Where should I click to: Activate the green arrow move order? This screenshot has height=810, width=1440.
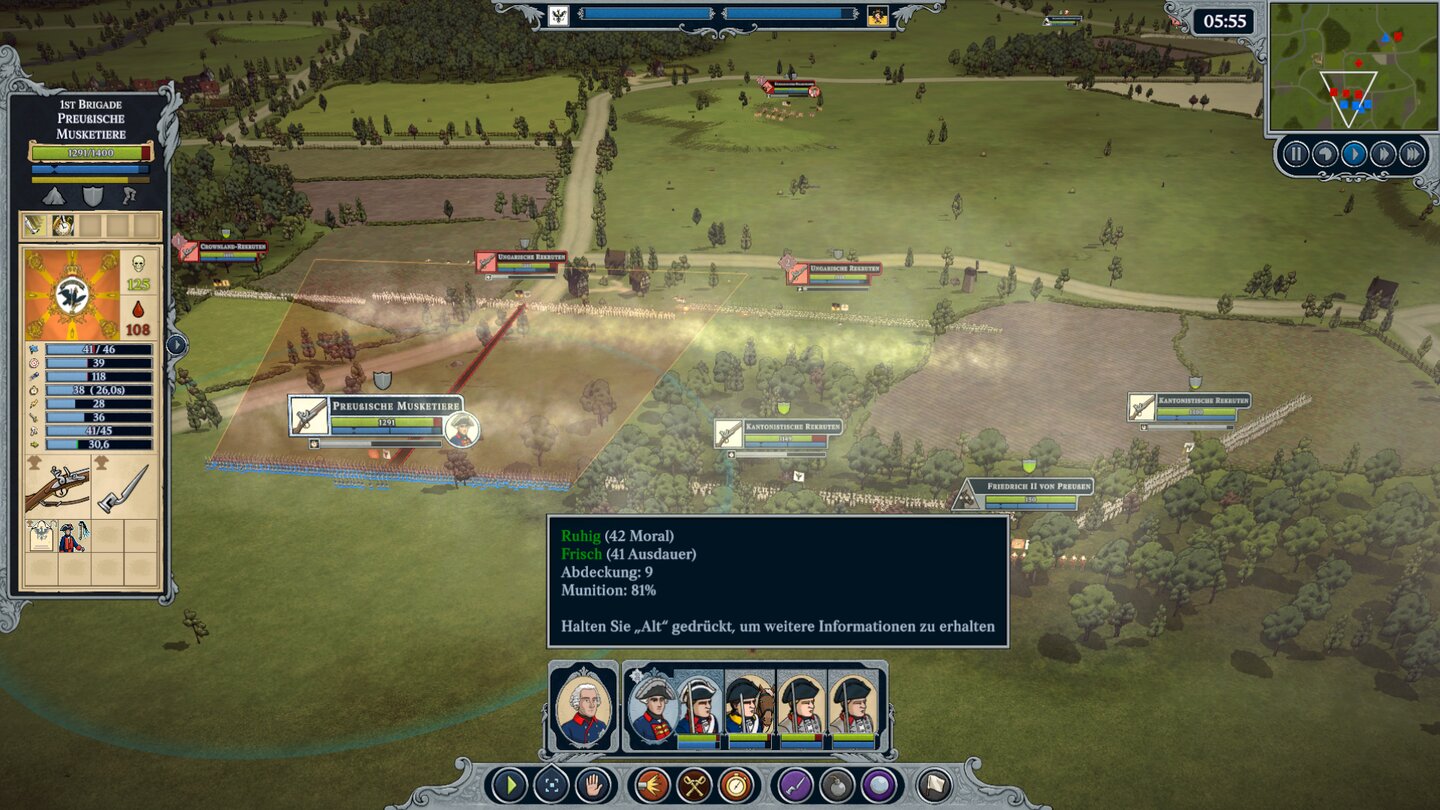[x=509, y=785]
